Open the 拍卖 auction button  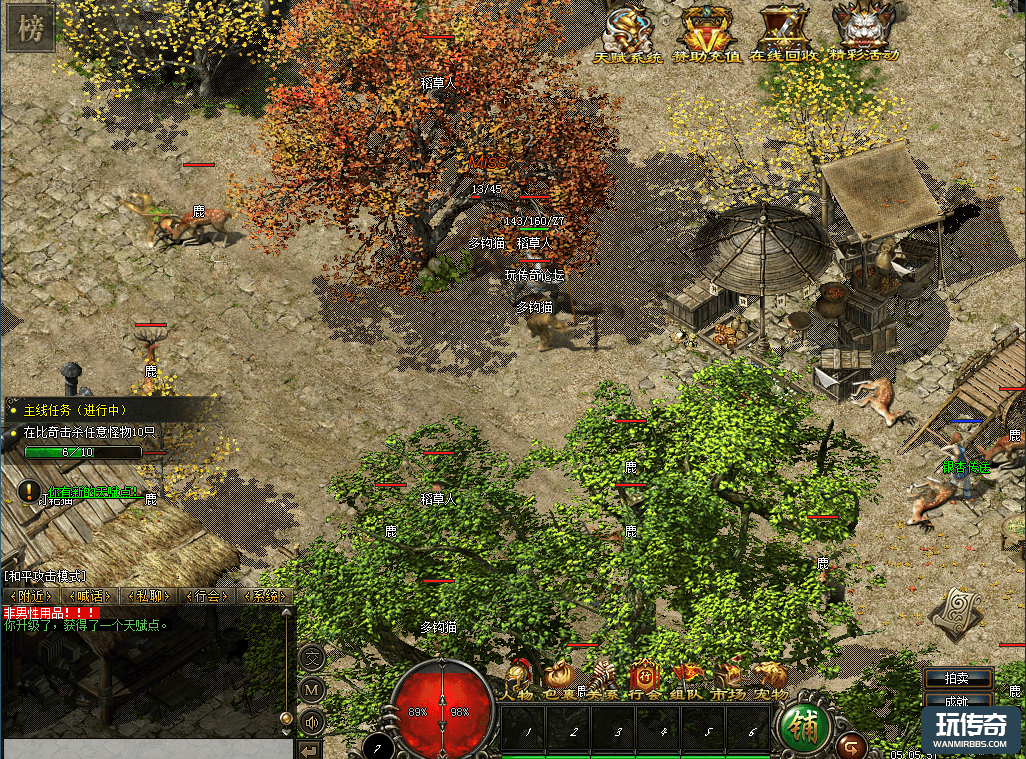point(958,678)
